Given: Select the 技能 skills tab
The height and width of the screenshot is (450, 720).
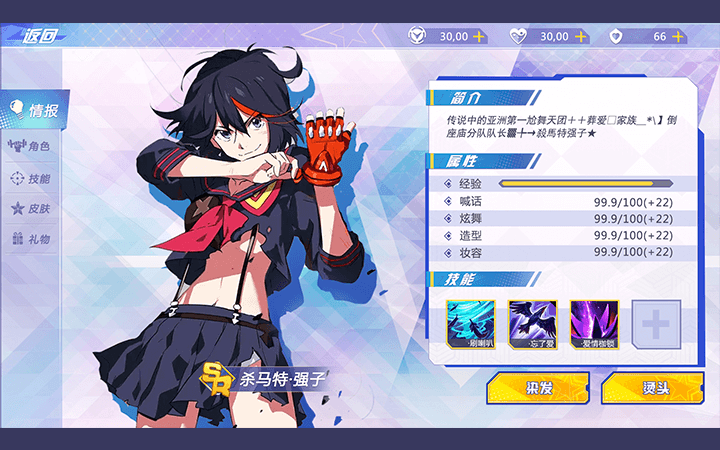Looking at the screenshot, I should pos(30,178).
